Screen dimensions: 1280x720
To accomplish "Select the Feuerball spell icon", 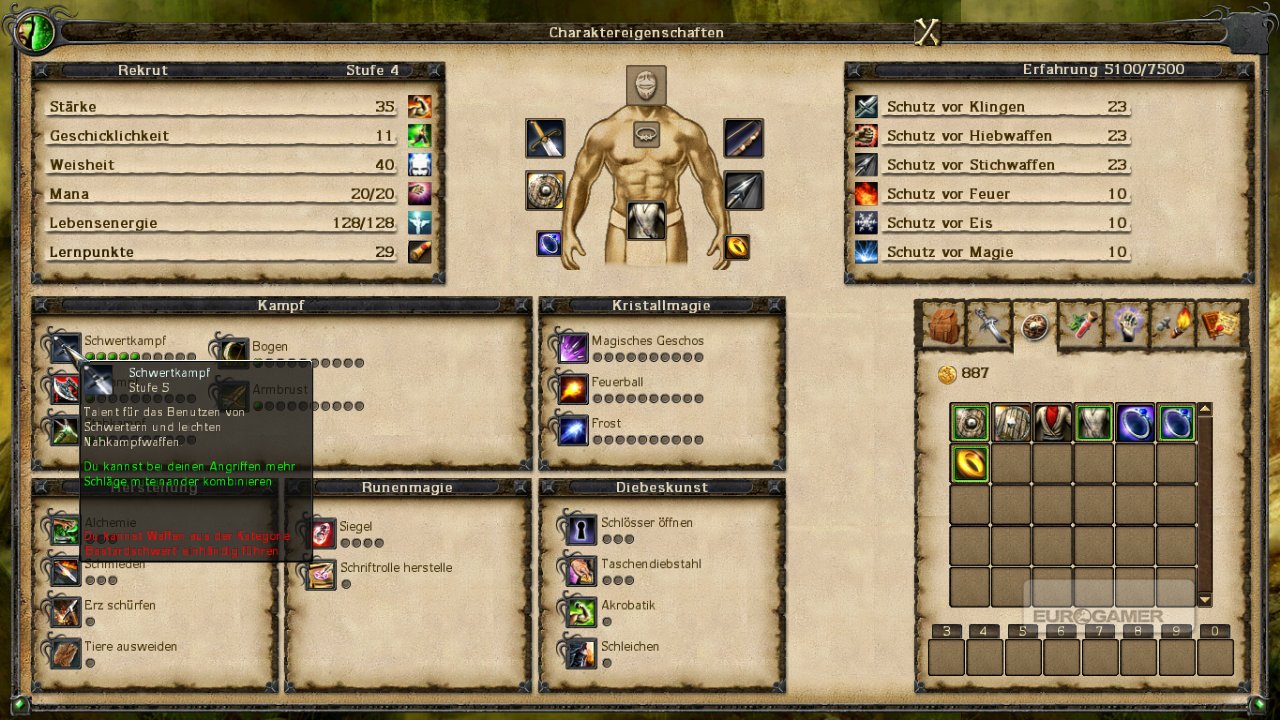I will point(573,389).
